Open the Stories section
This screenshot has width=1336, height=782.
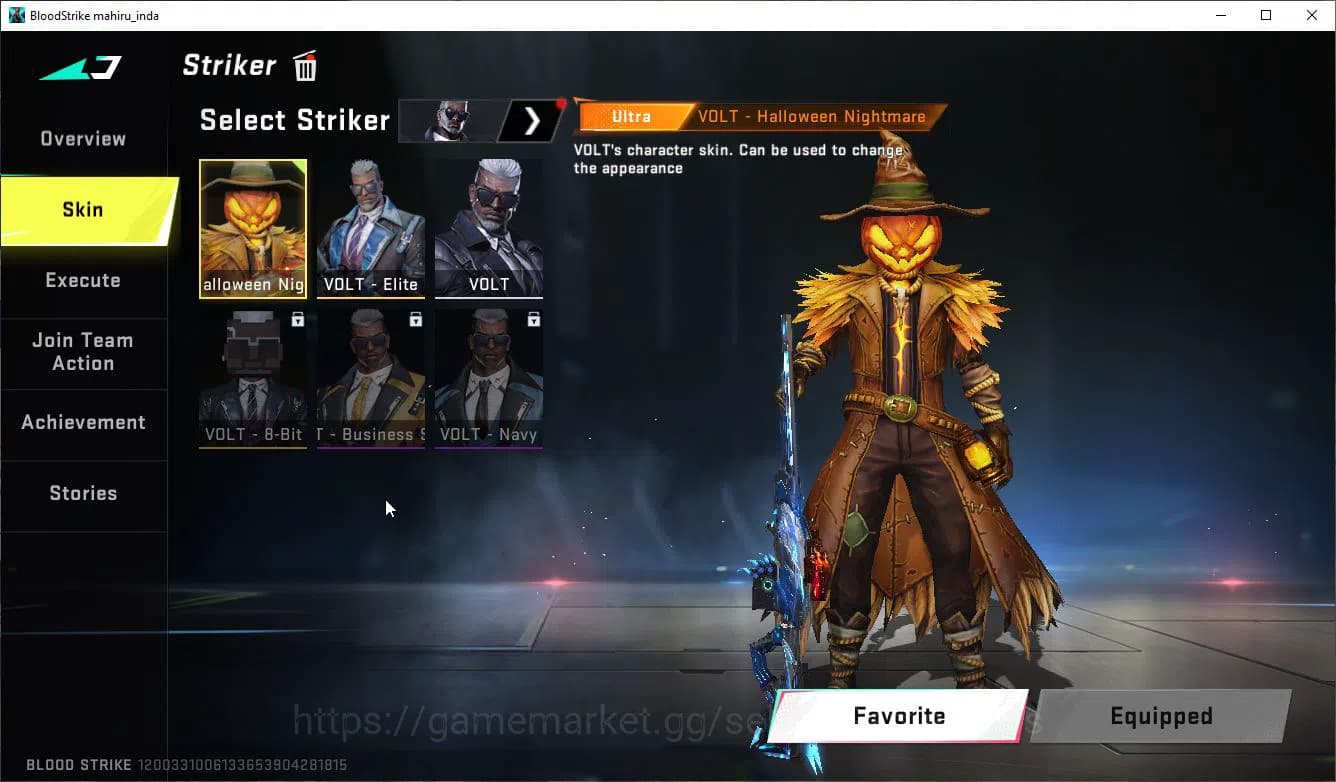pyautogui.click(x=83, y=492)
